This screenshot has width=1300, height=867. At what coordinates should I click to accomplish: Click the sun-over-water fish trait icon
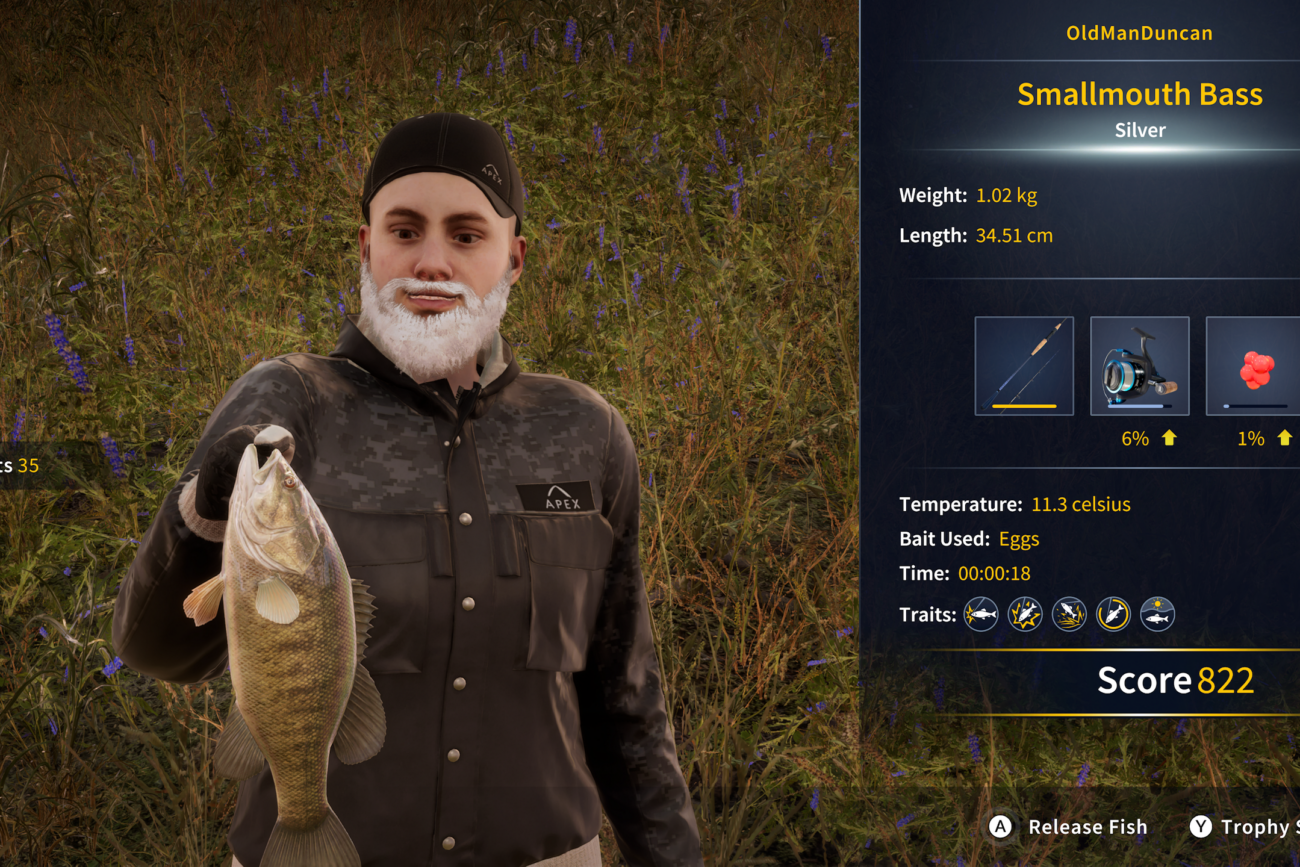[1157, 614]
